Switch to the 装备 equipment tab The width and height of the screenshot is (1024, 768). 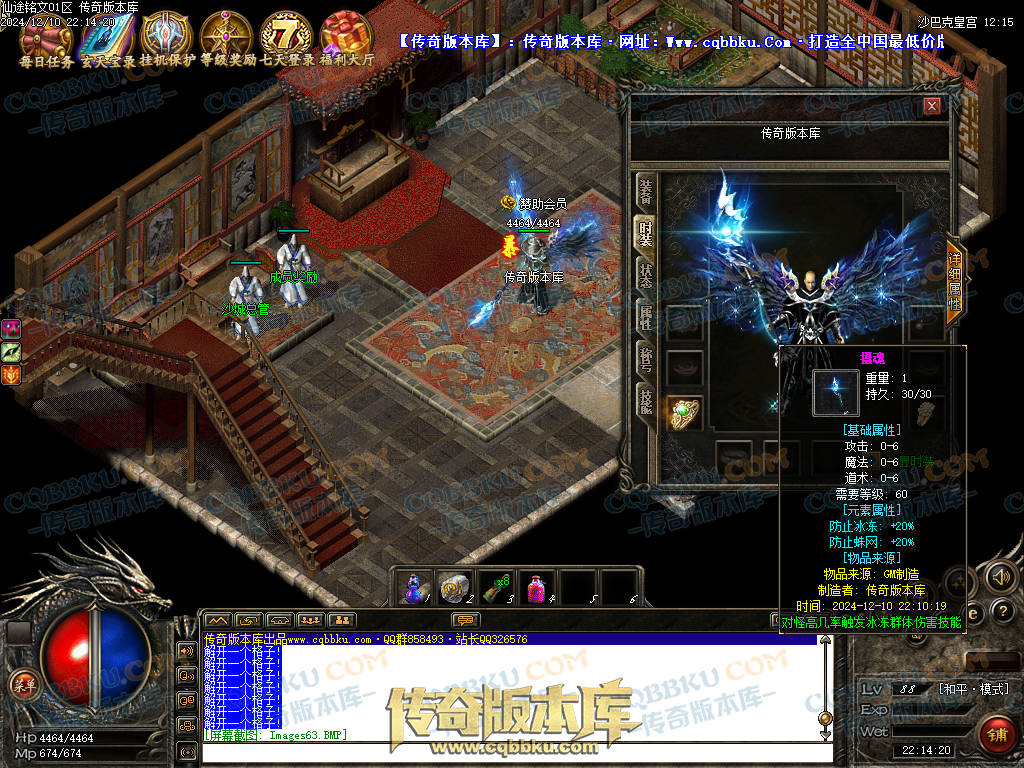coord(646,193)
